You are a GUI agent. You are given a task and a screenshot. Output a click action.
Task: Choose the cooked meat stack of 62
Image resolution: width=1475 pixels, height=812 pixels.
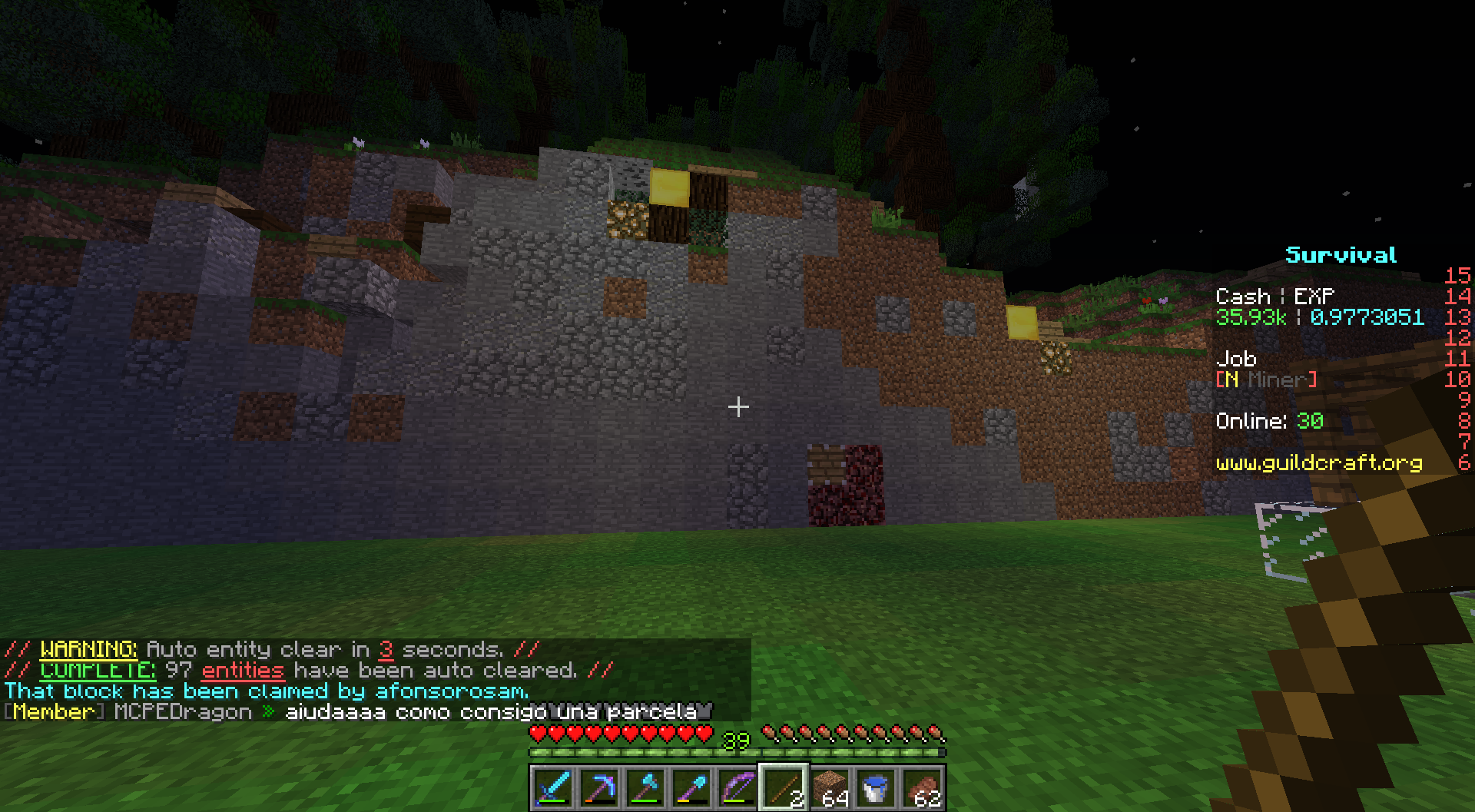tap(923, 788)
